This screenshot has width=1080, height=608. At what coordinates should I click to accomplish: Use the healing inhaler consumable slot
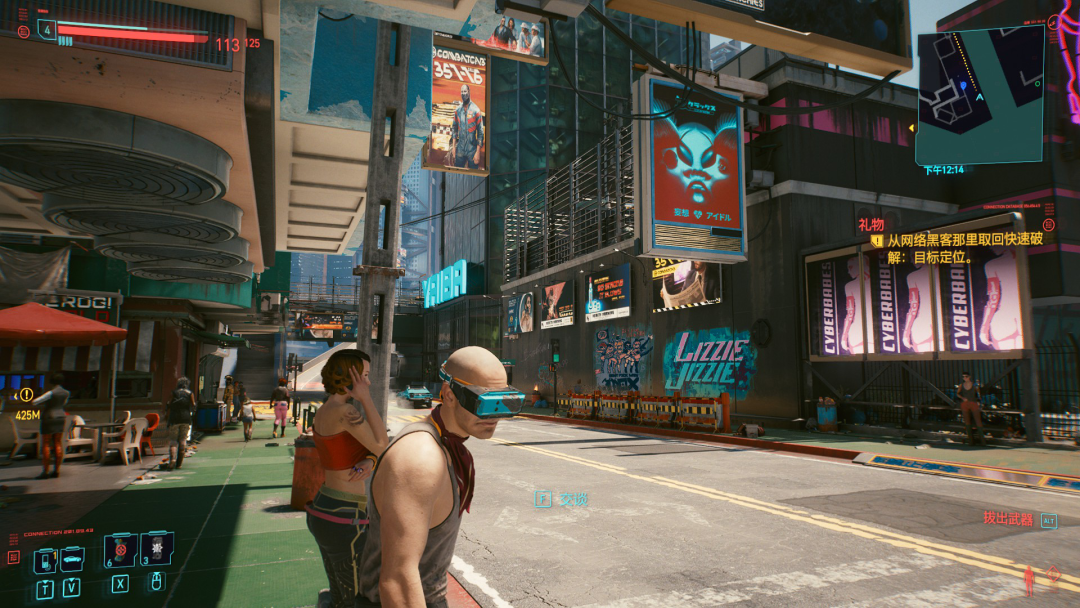click(x=120, y=549)
